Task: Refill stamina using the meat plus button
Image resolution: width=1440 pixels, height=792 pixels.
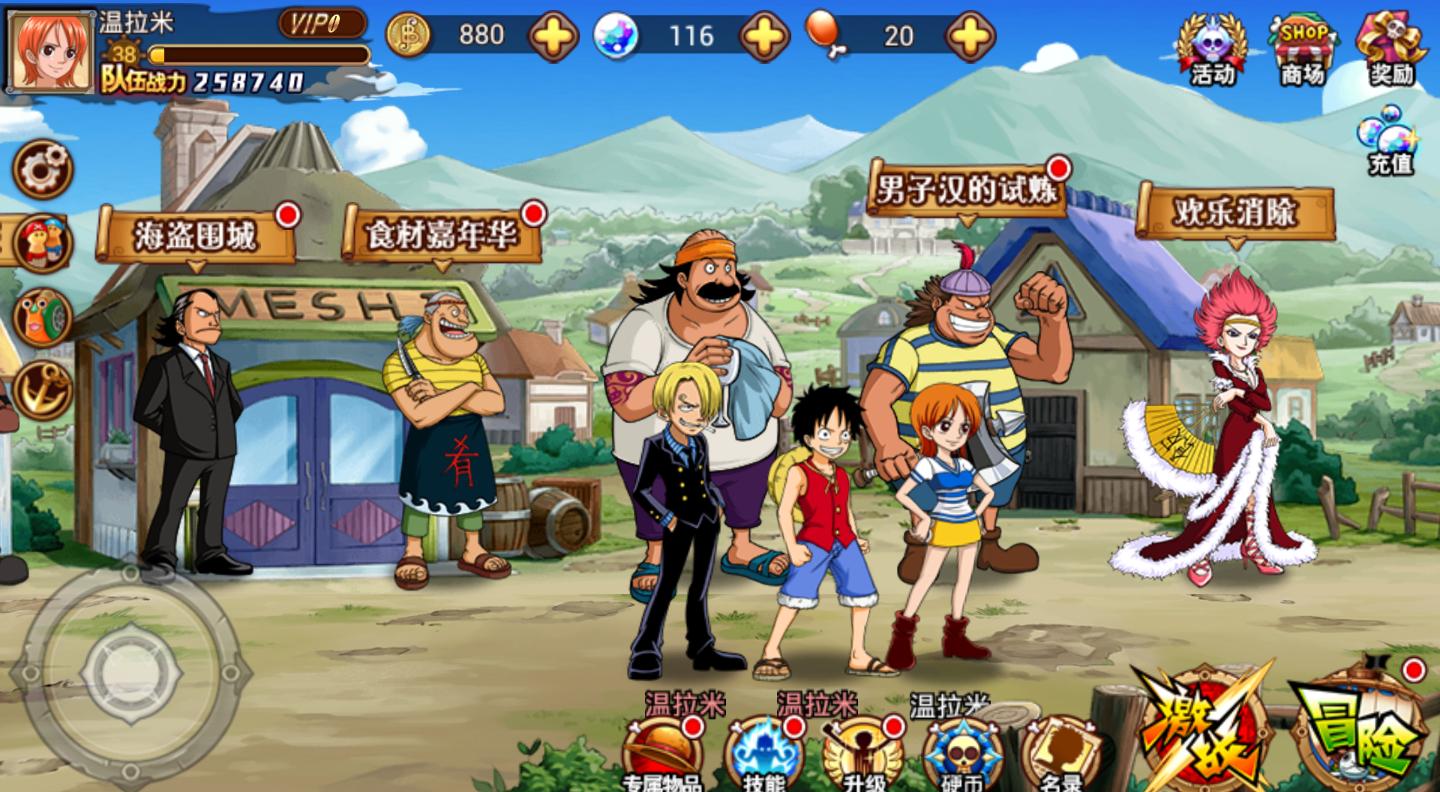Action: coord(970,37)
